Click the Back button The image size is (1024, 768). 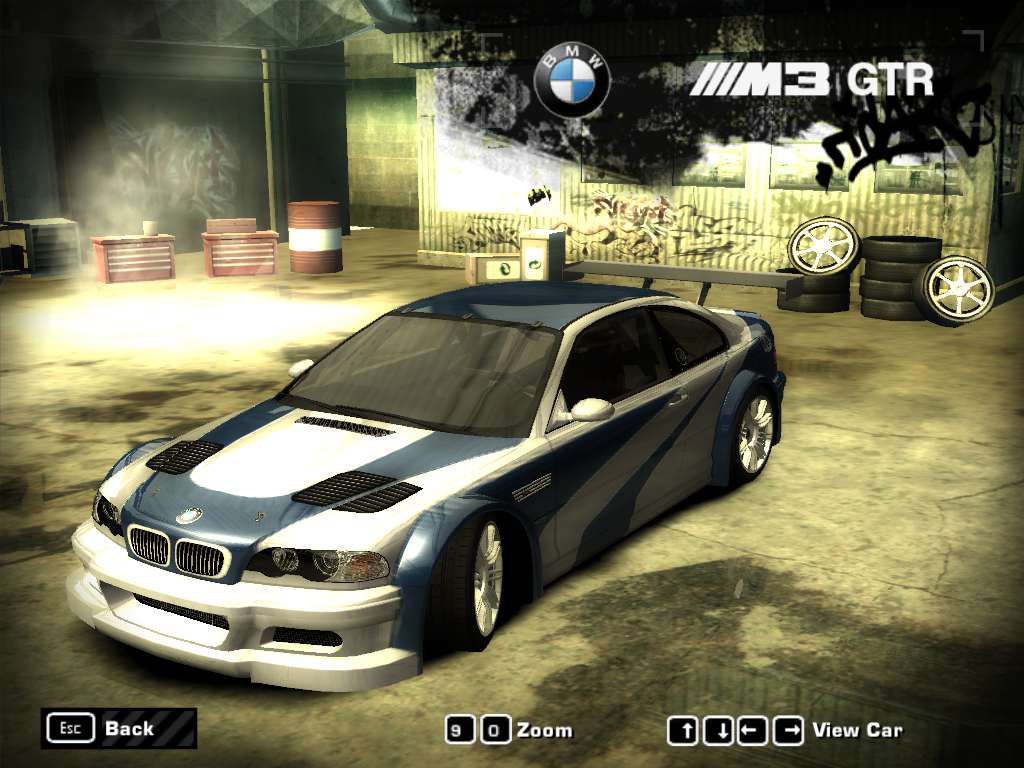[119, 728]
